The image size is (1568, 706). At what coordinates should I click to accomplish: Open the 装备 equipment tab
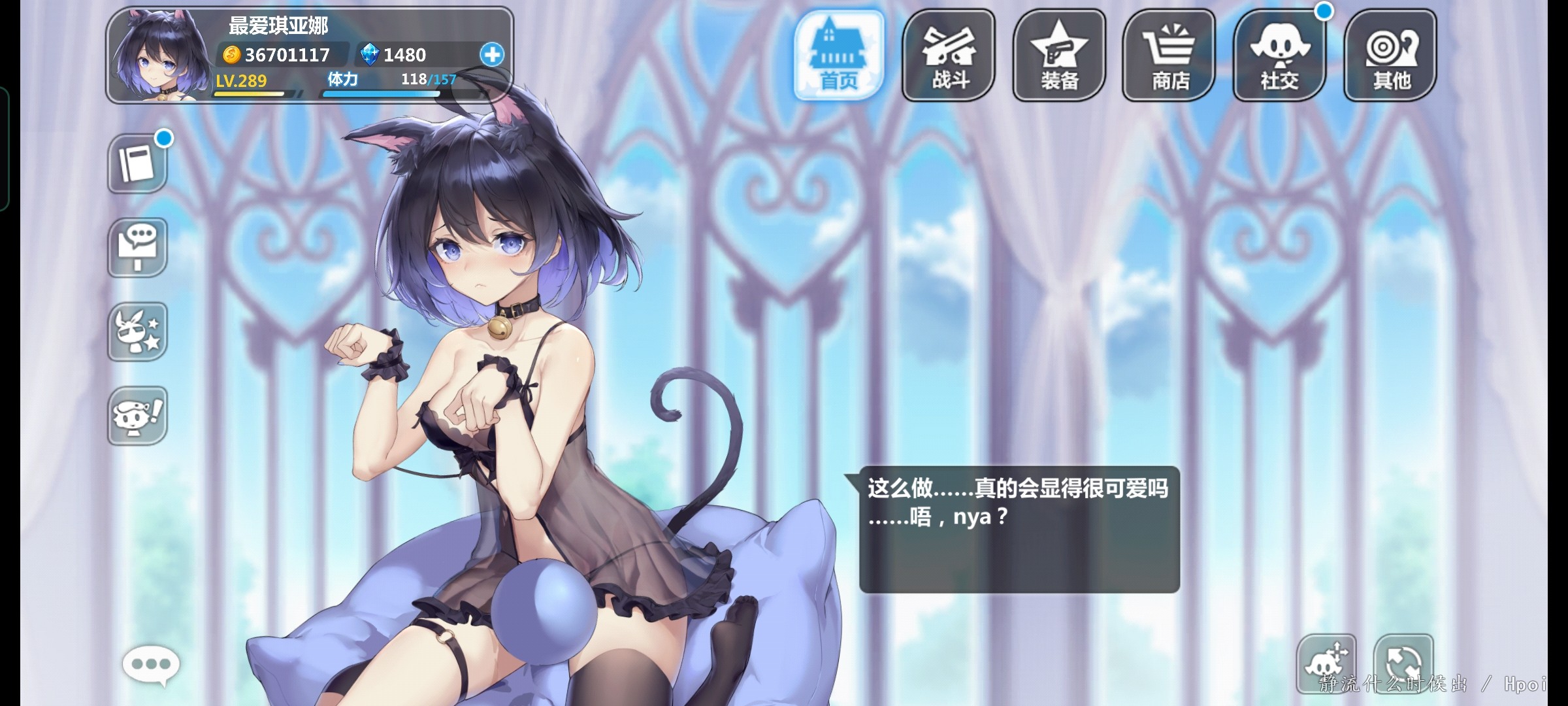click(x=1059, y=55)
